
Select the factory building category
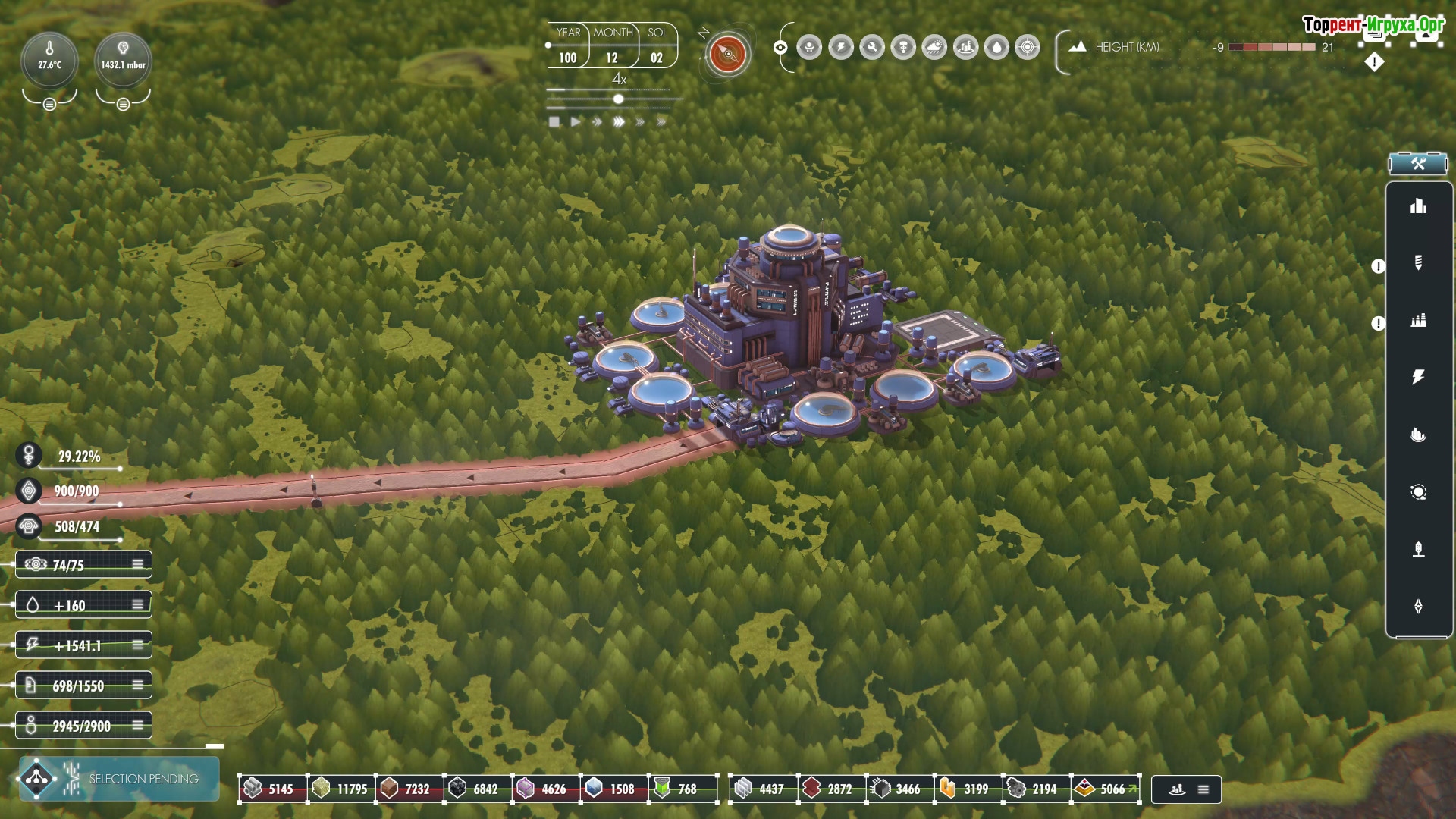[x=1418, y=320]
